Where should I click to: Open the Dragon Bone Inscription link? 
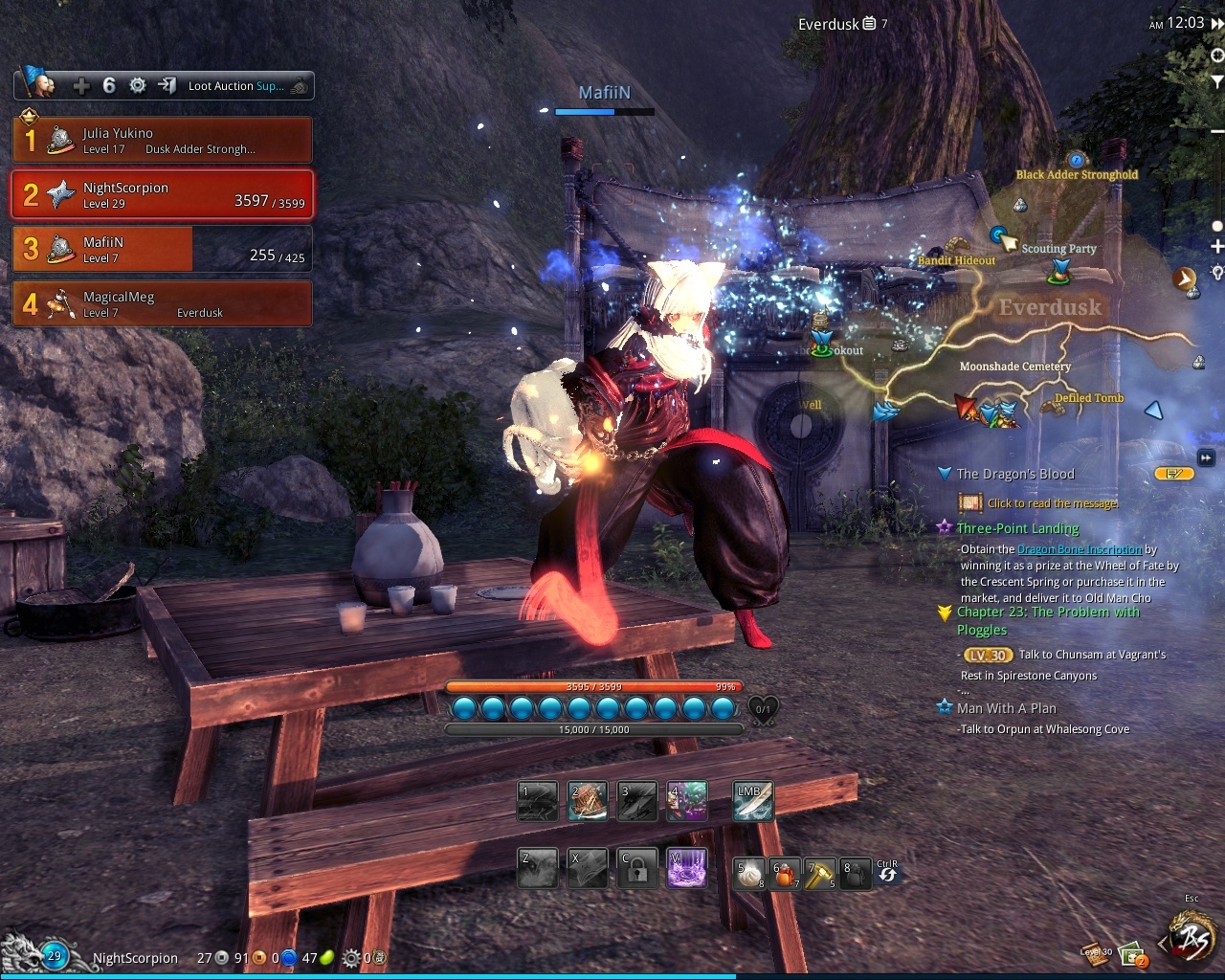[x=1079, y=549]
